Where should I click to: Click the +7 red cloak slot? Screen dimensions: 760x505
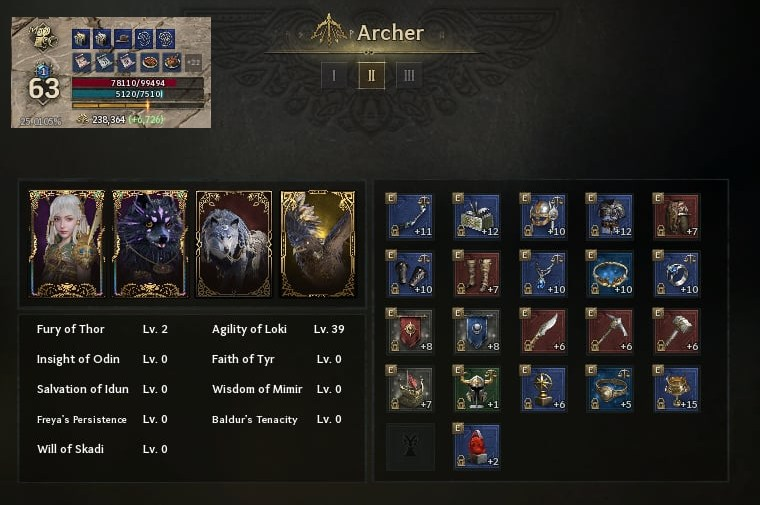coord(676,216)
